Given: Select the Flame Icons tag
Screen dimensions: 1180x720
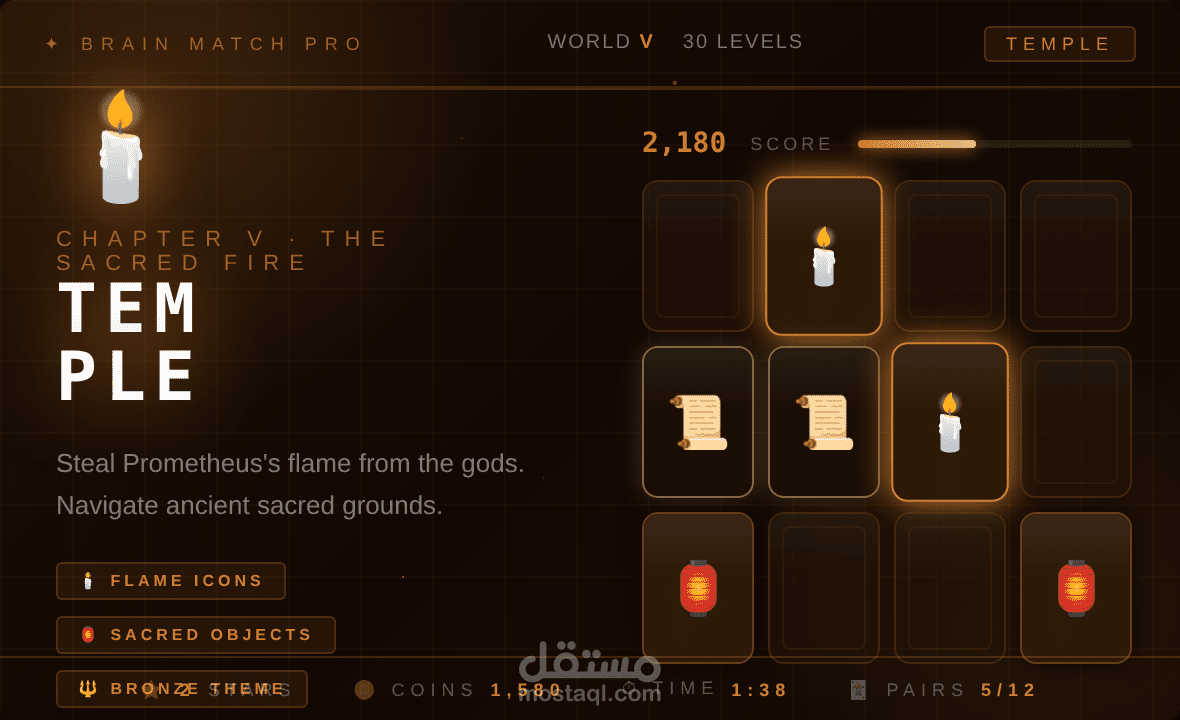Looking at the screenshot, I should tap(171, 581).
